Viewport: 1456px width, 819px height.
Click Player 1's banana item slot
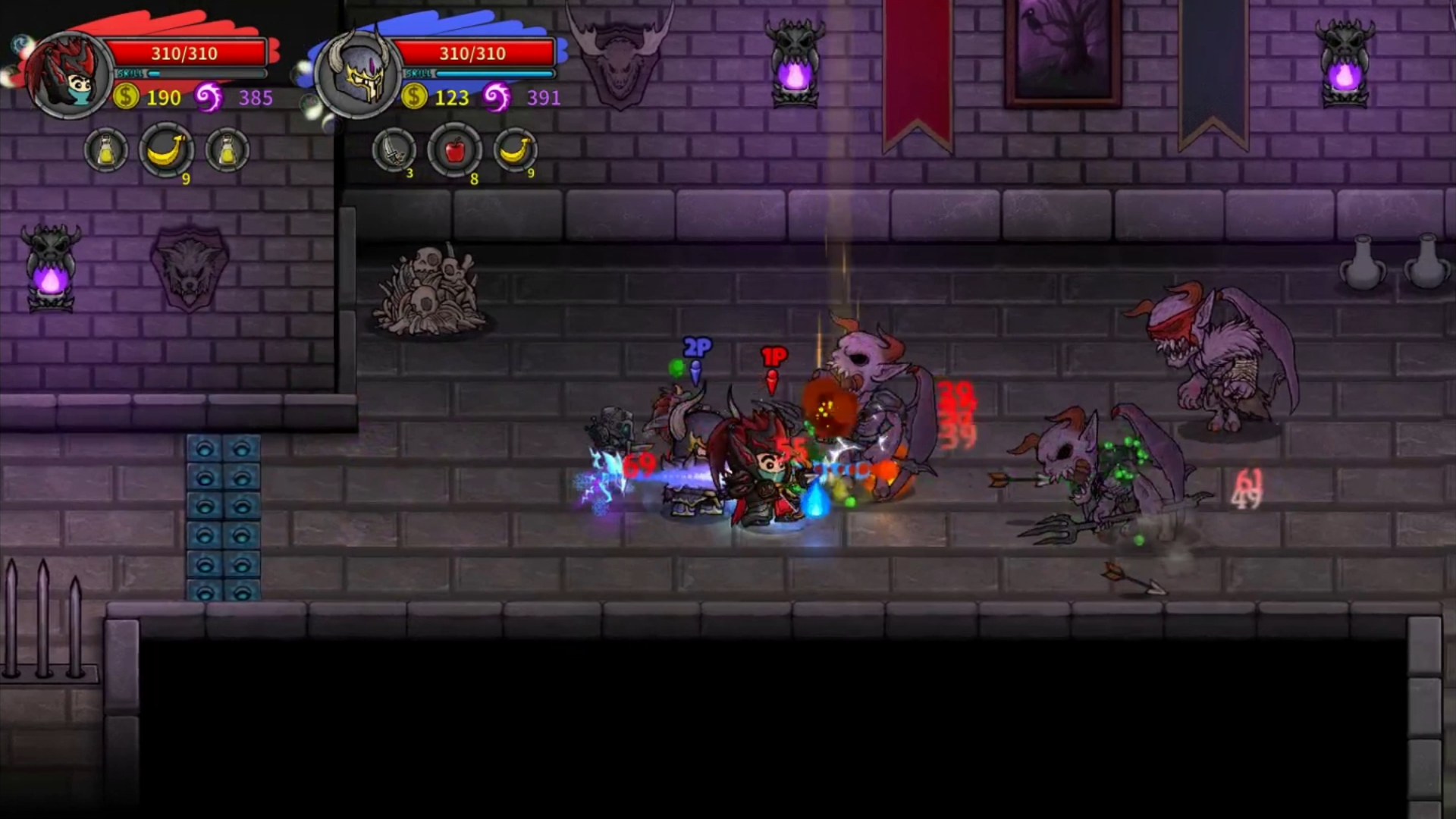coord(167,150)
